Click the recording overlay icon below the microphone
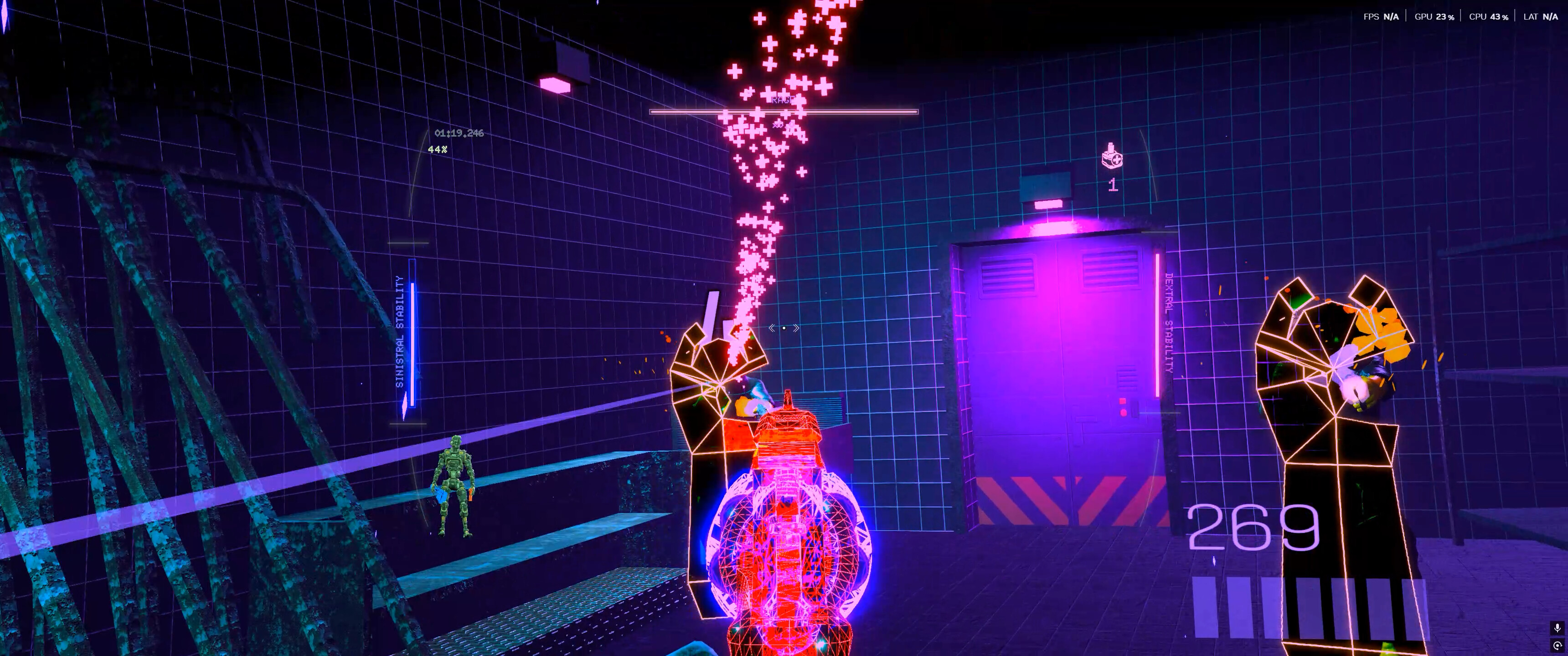Screen dimensions: 1568x656 (1558, 646)
